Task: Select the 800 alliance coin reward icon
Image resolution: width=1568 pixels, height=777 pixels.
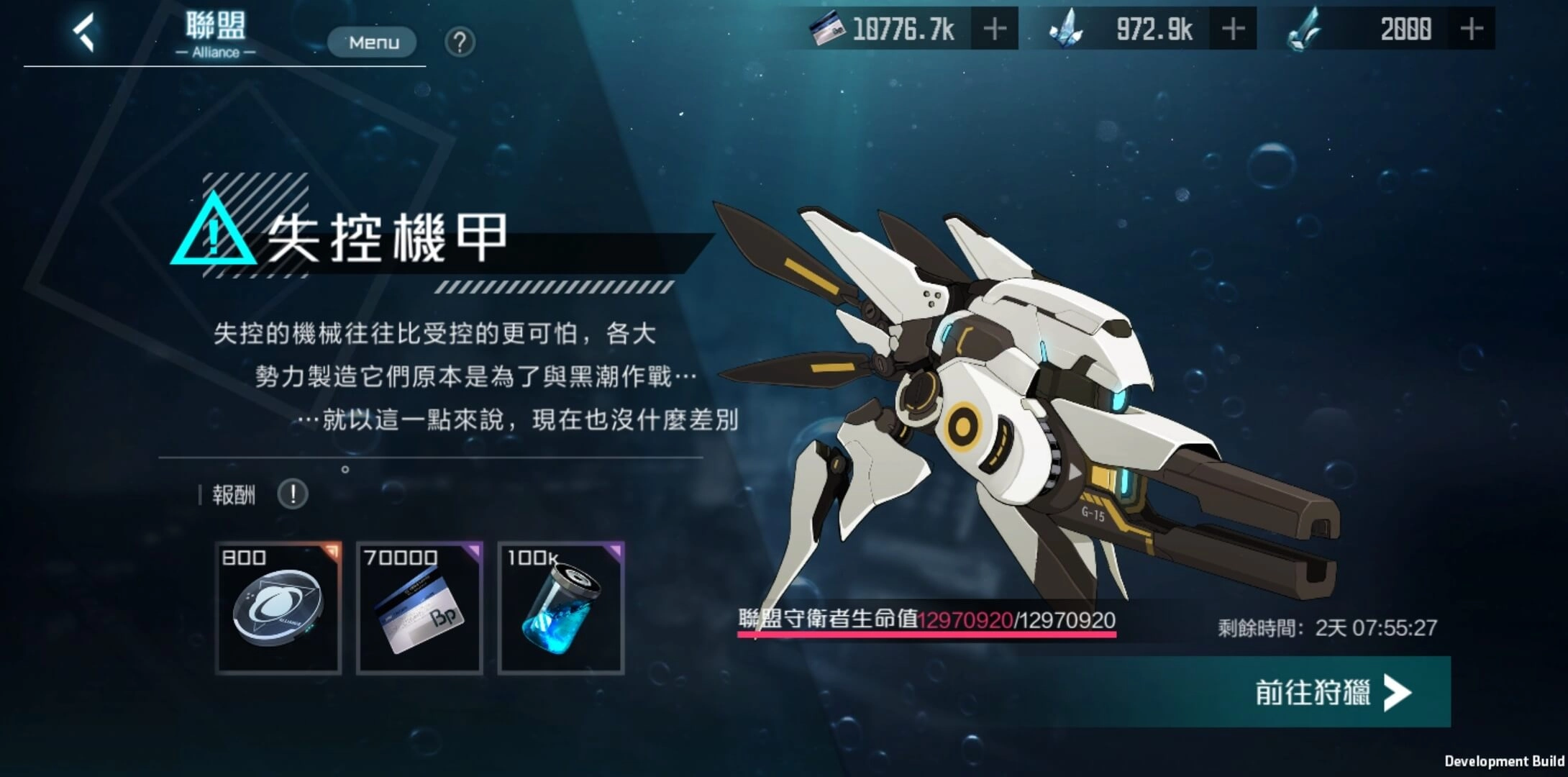Action: 278,606
